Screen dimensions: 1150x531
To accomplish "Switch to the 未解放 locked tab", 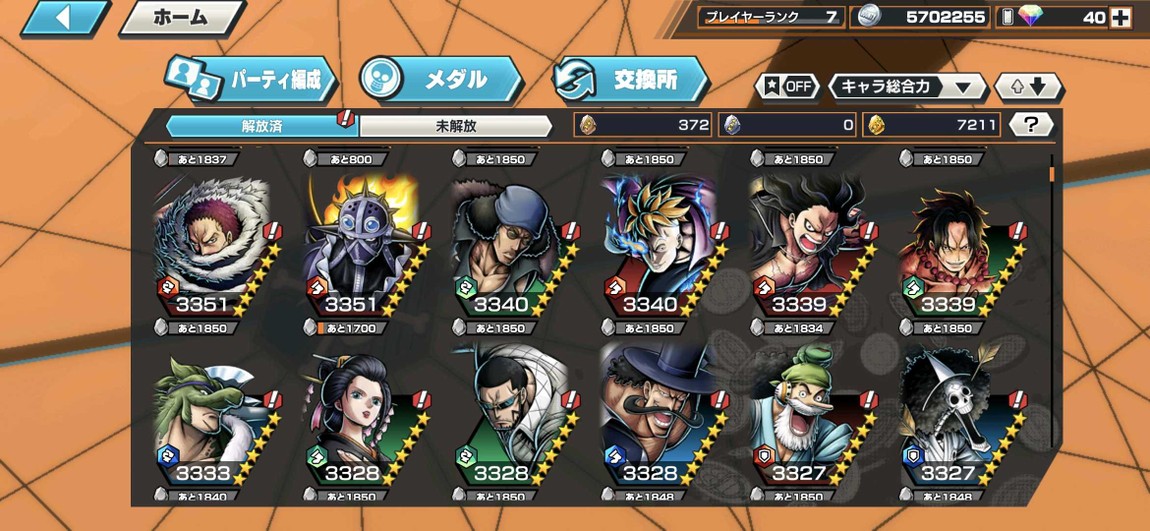I will pos(455,126).
